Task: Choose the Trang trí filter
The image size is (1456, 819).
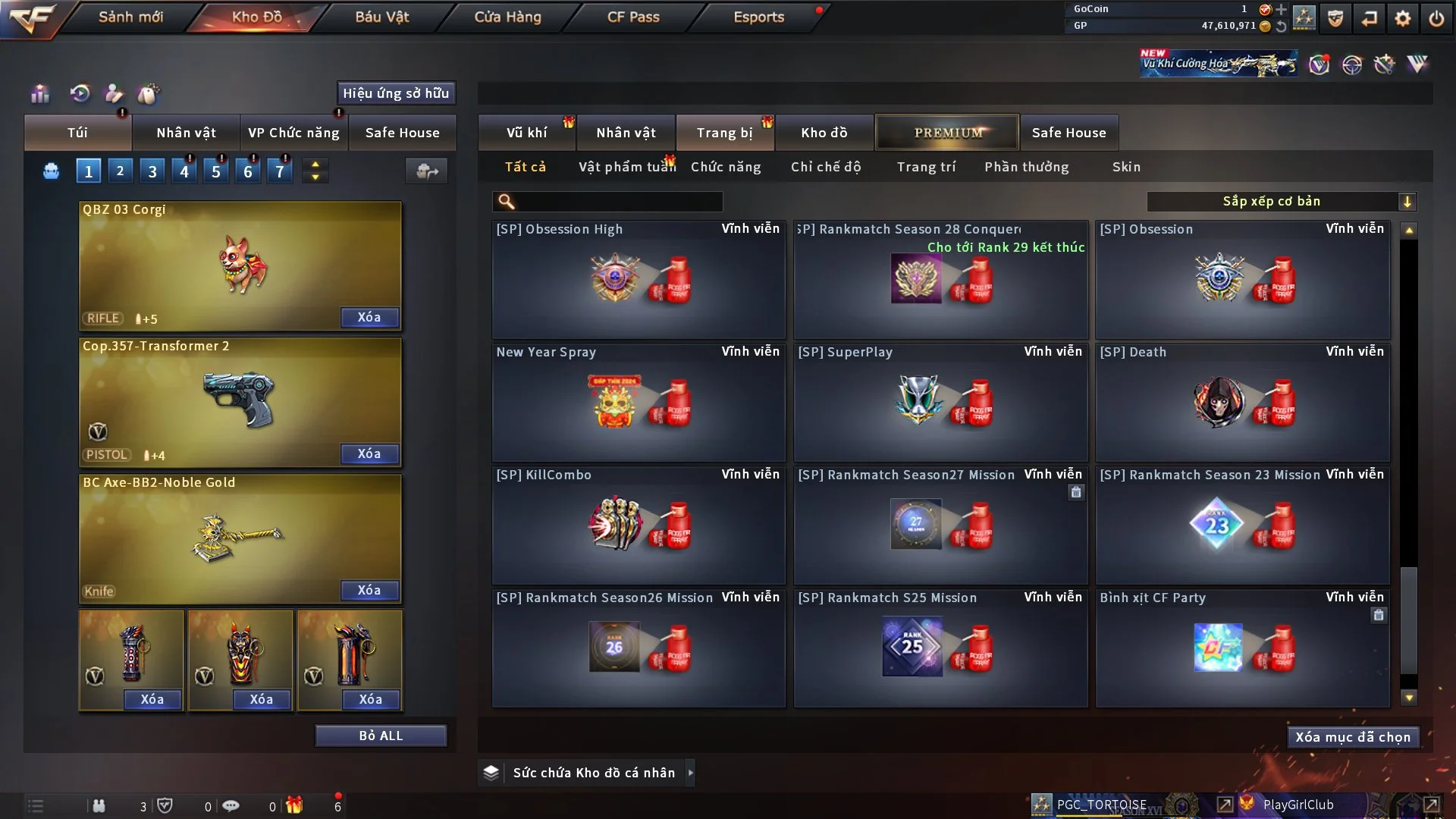Action: click(x=926, y=167)
